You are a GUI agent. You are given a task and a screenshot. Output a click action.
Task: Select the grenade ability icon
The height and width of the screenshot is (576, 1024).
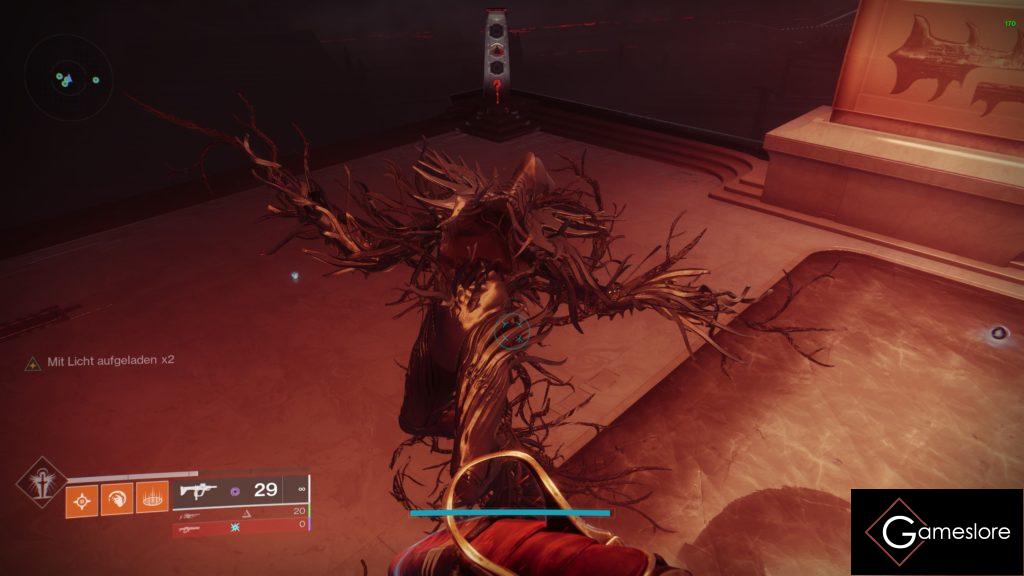tap(82, 498)
